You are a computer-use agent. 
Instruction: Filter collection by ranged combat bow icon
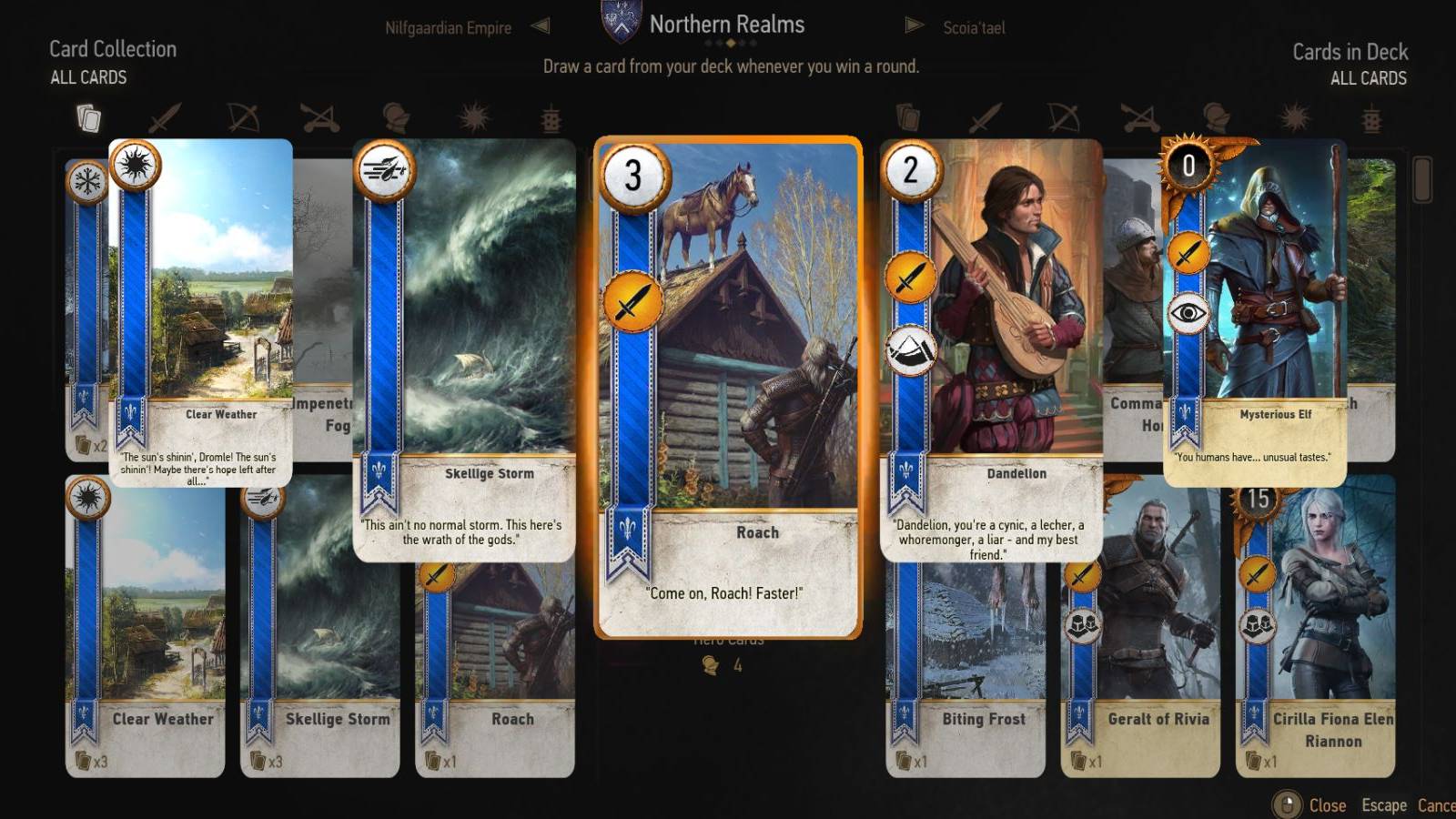[x=243, y=118]
